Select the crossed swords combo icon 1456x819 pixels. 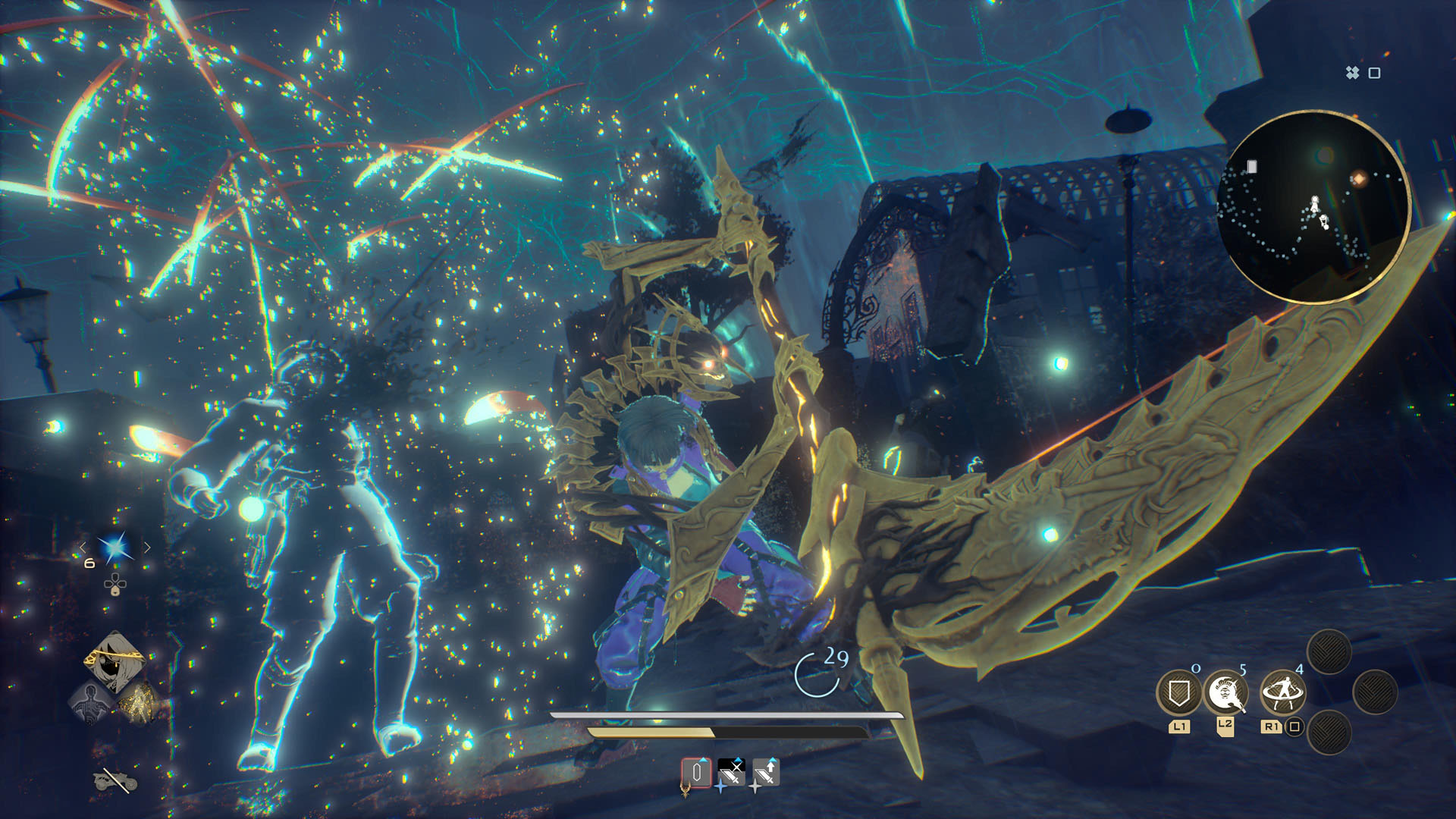[x=732, y=772]
